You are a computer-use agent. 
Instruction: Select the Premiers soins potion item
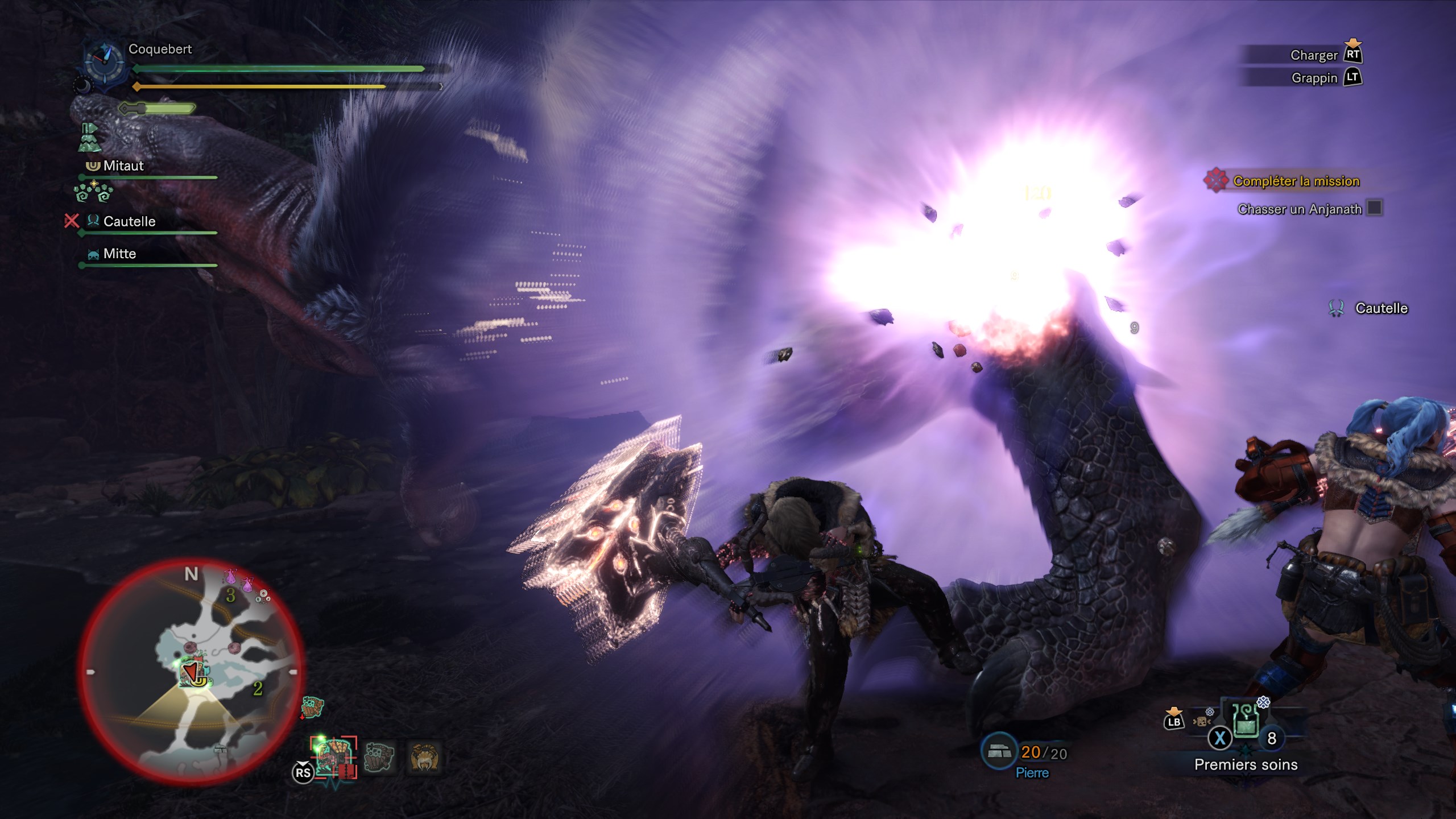pos(1246,720)
